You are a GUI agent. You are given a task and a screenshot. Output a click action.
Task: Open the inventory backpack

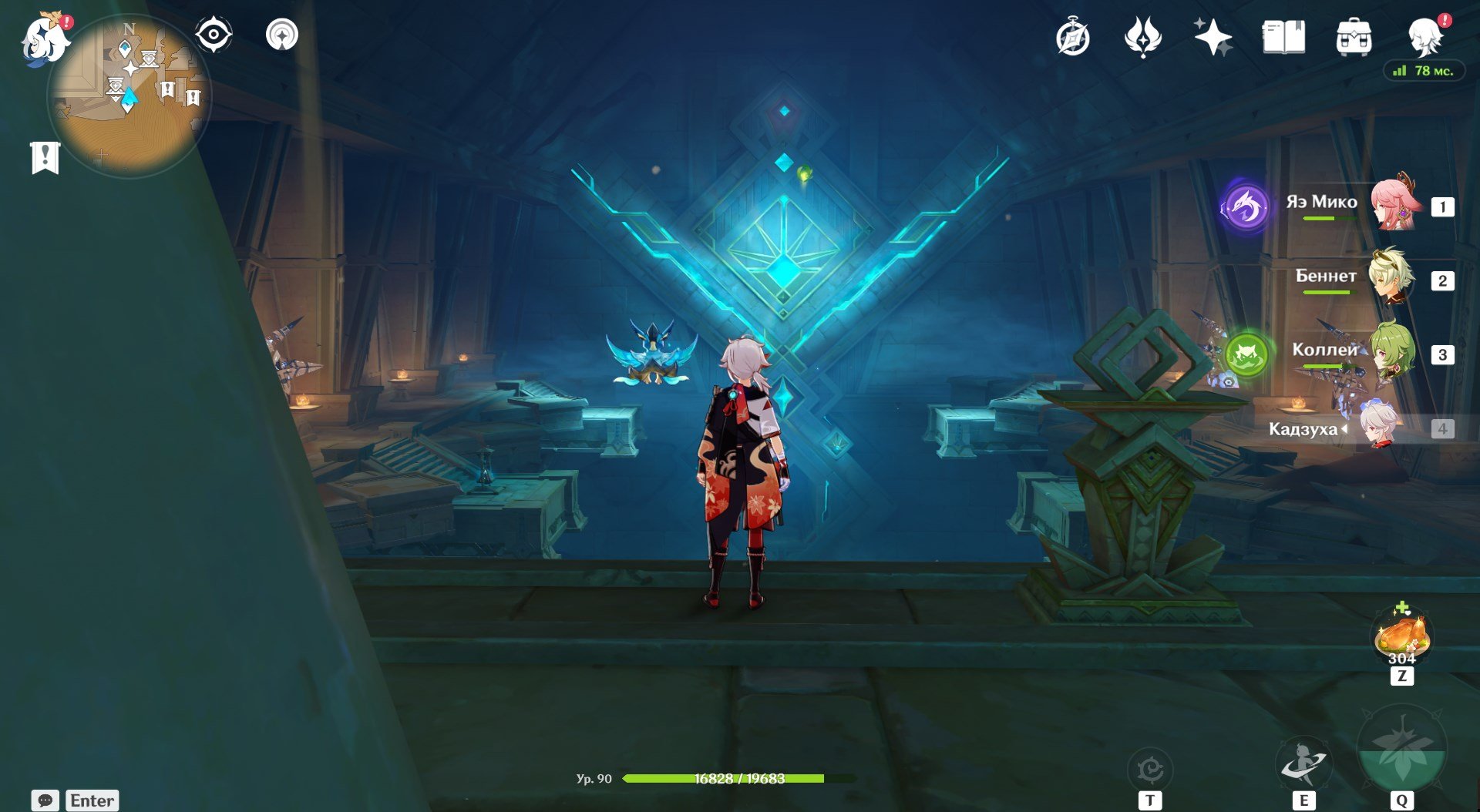pos(1354,37)
